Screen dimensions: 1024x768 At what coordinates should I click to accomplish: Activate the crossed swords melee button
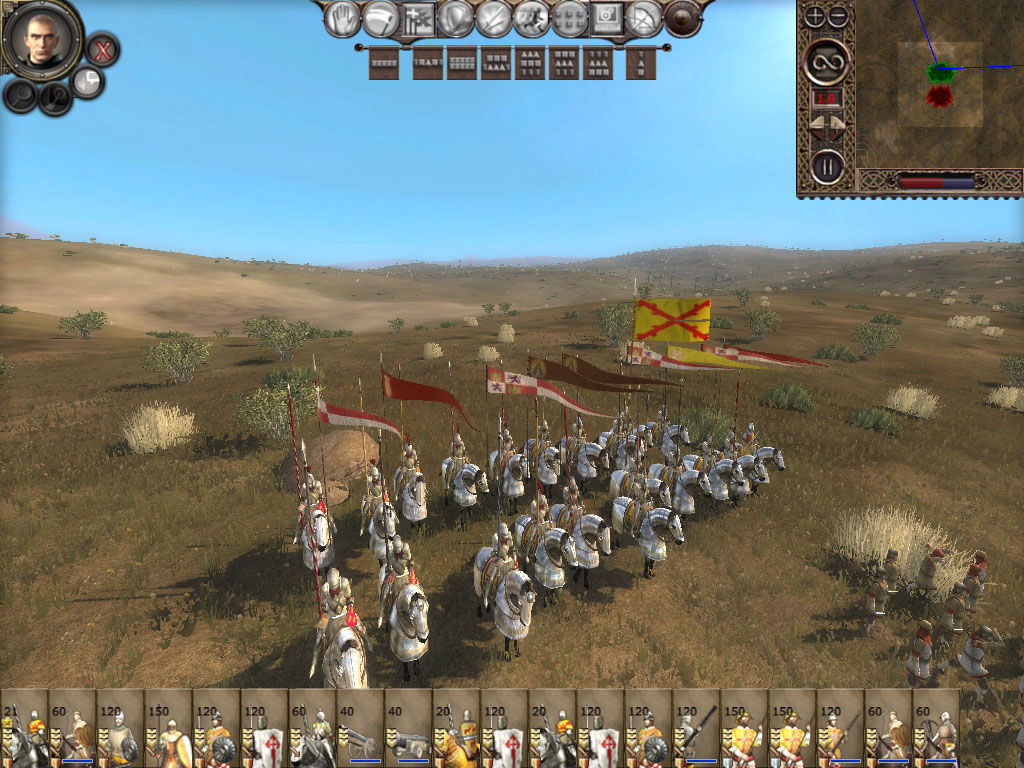pyautogui.click(x=493, y=18)
